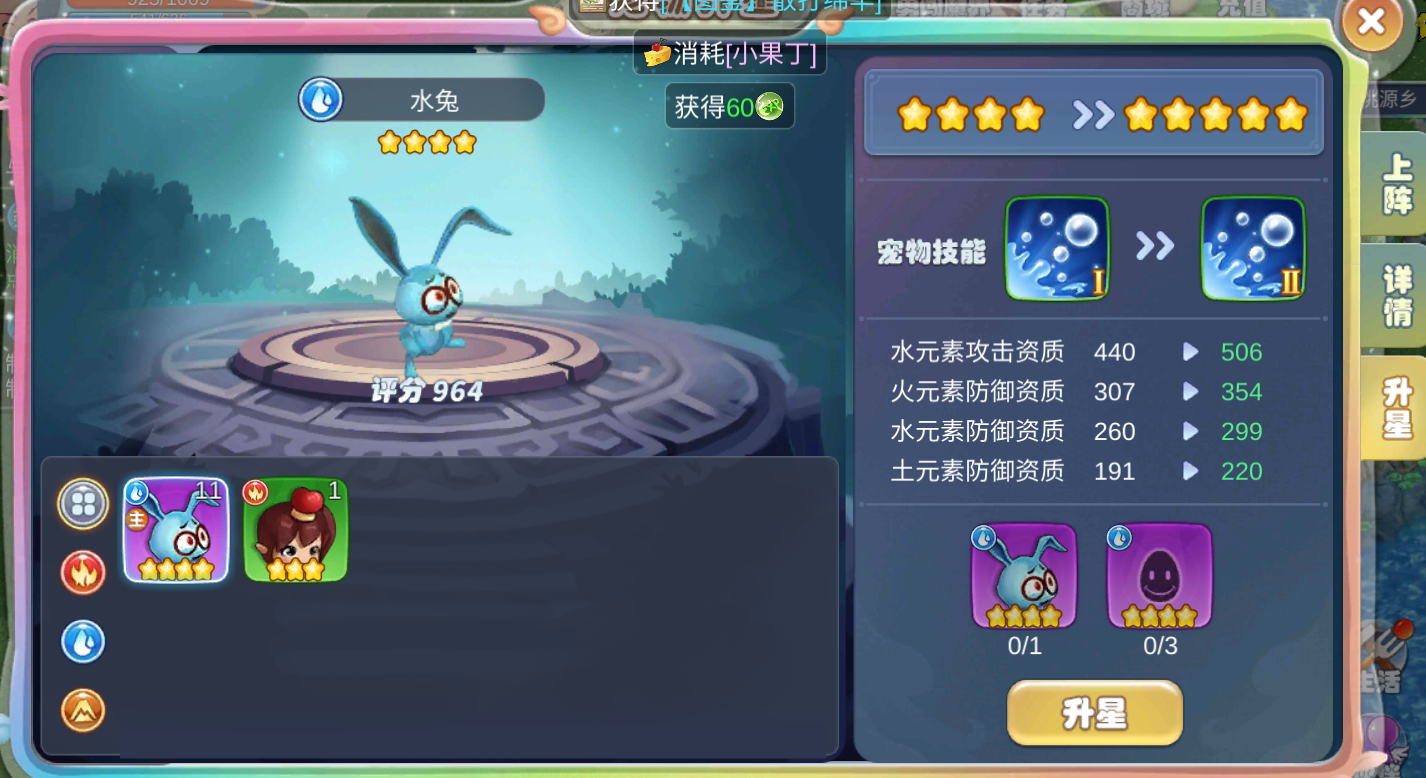This screenshot has height=778, width=1426.
Task: Click the upgraded water skill level II icon
Action: (x=1252, y=247)
